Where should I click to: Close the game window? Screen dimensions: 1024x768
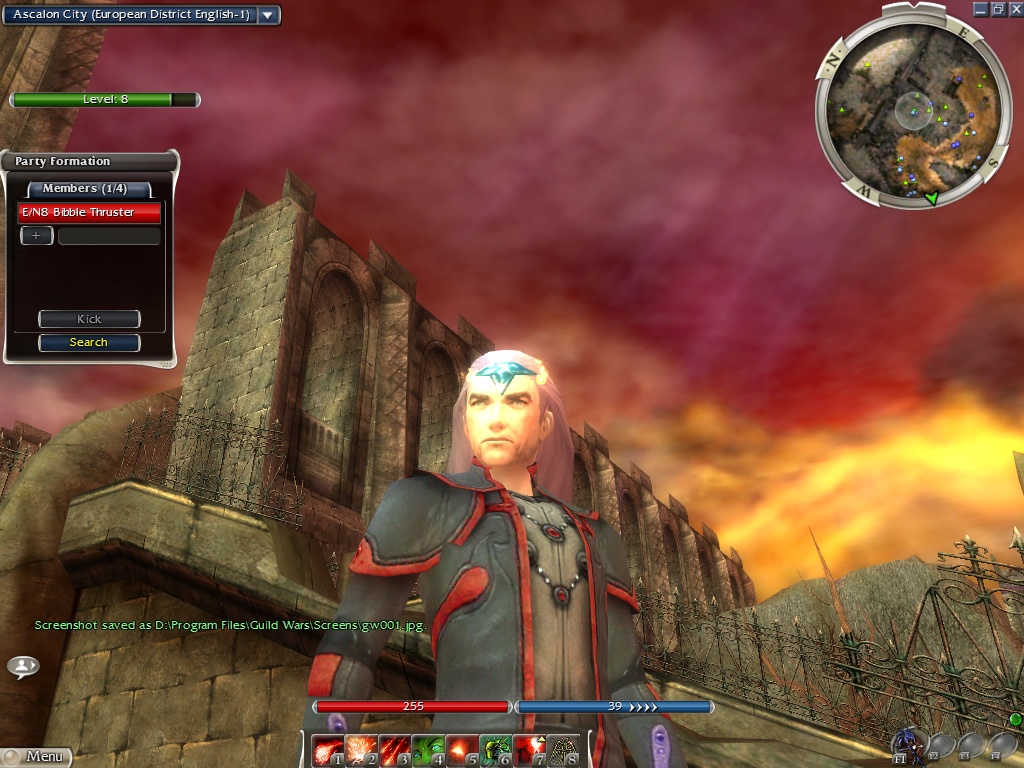[x=1013, y=9]
